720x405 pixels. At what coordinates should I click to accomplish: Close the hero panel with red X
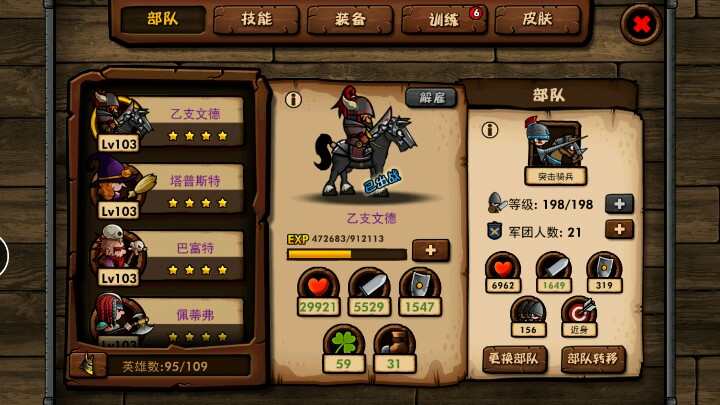(642, 24)
